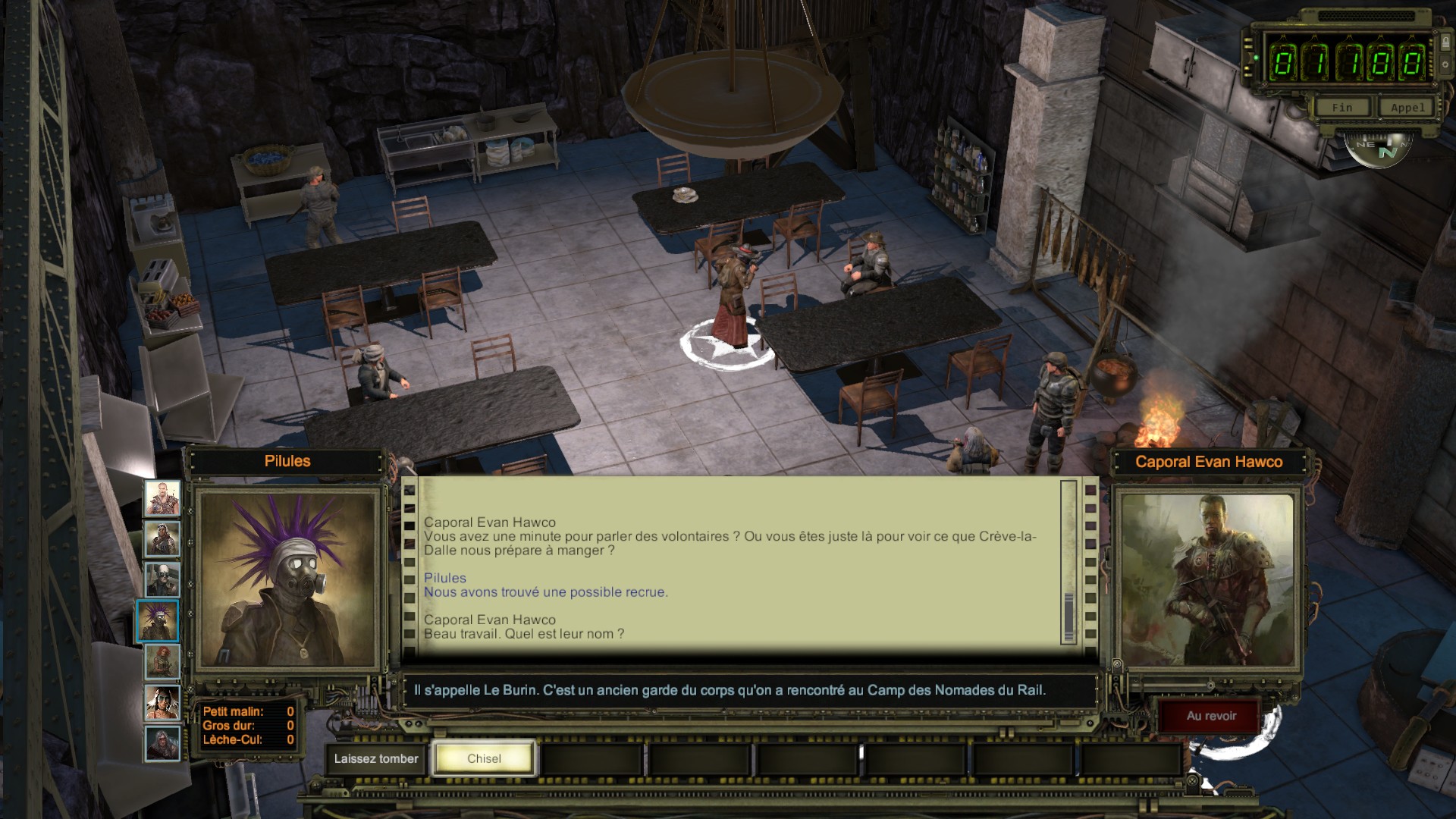Select the face-painted feathered ranger portrait
This screenshot has width=1456, height=819.
tap(162, 703)
